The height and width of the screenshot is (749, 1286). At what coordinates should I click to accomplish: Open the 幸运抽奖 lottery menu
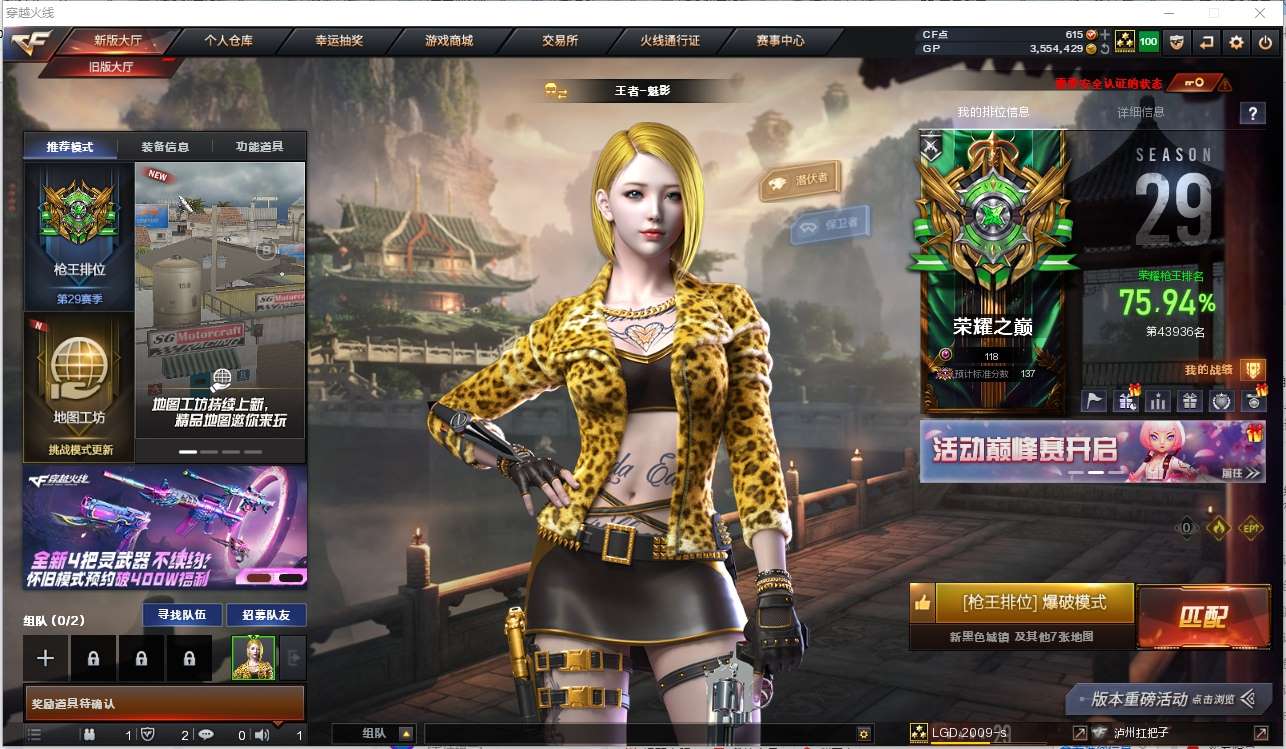coord(339,41)
